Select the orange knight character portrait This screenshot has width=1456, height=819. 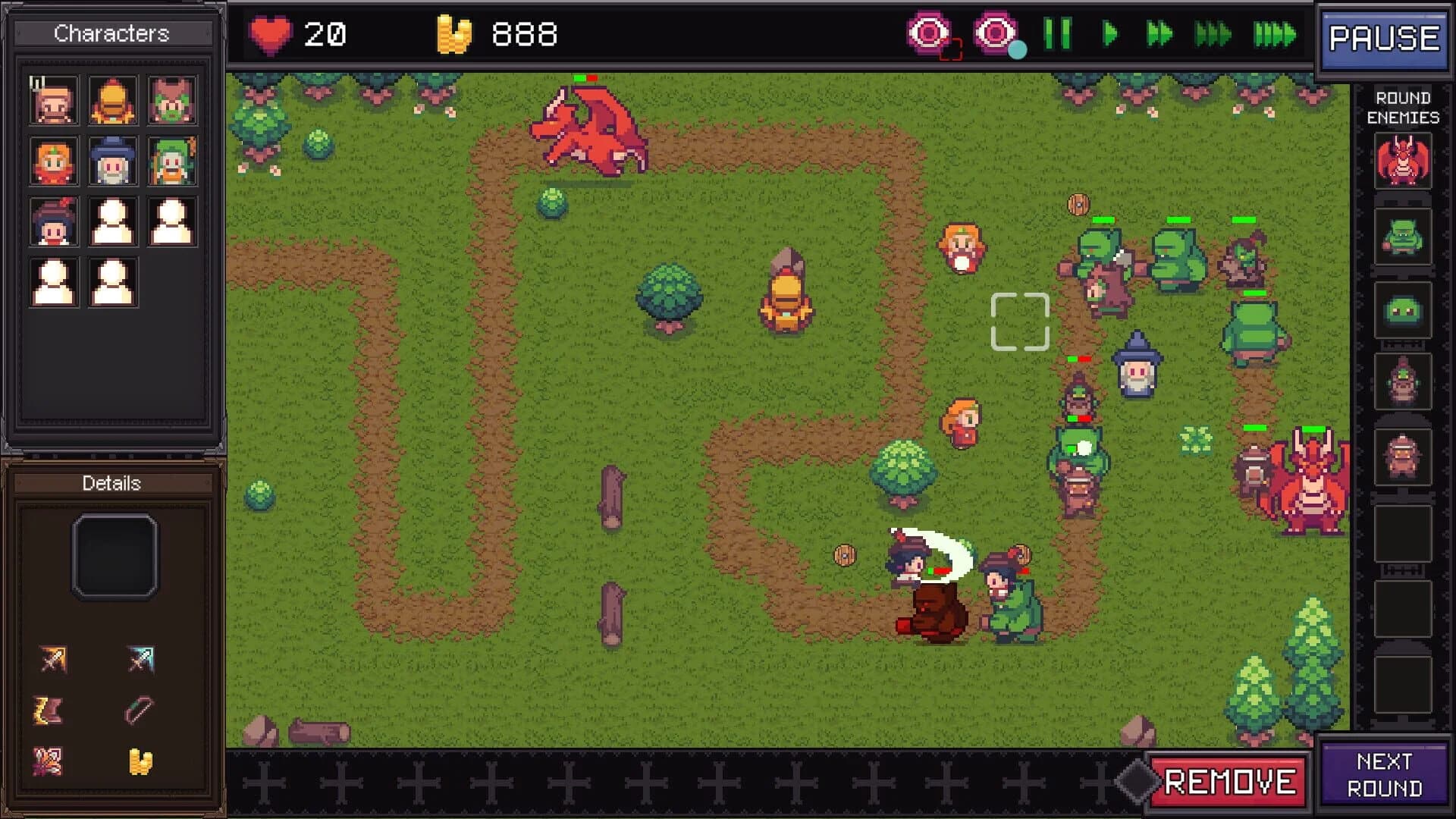point(112,99)
